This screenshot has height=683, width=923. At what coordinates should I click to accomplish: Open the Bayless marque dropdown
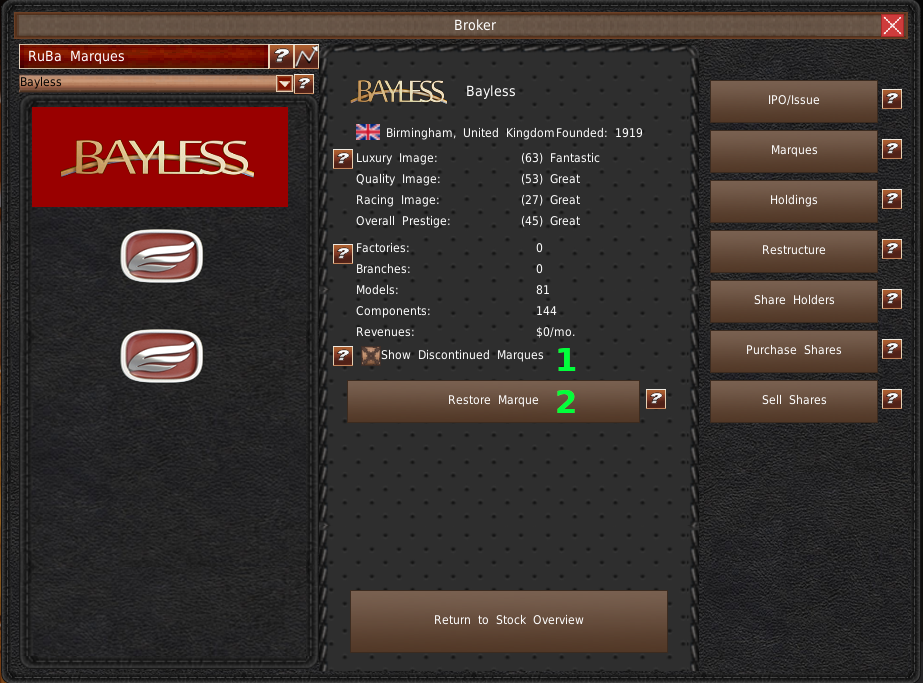[x=284, y=84]
